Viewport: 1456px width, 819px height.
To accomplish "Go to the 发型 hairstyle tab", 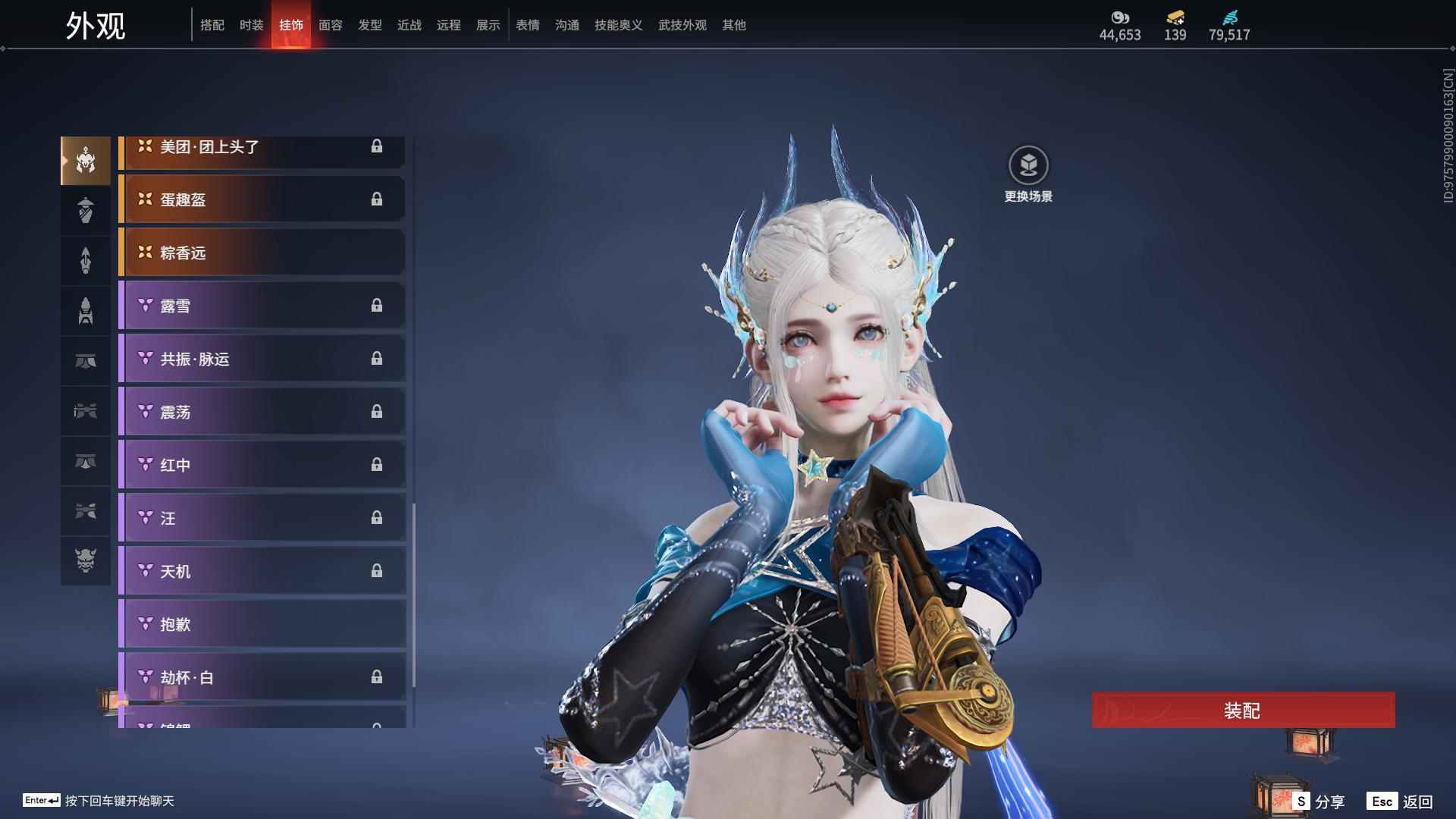I will coord(370,25).
